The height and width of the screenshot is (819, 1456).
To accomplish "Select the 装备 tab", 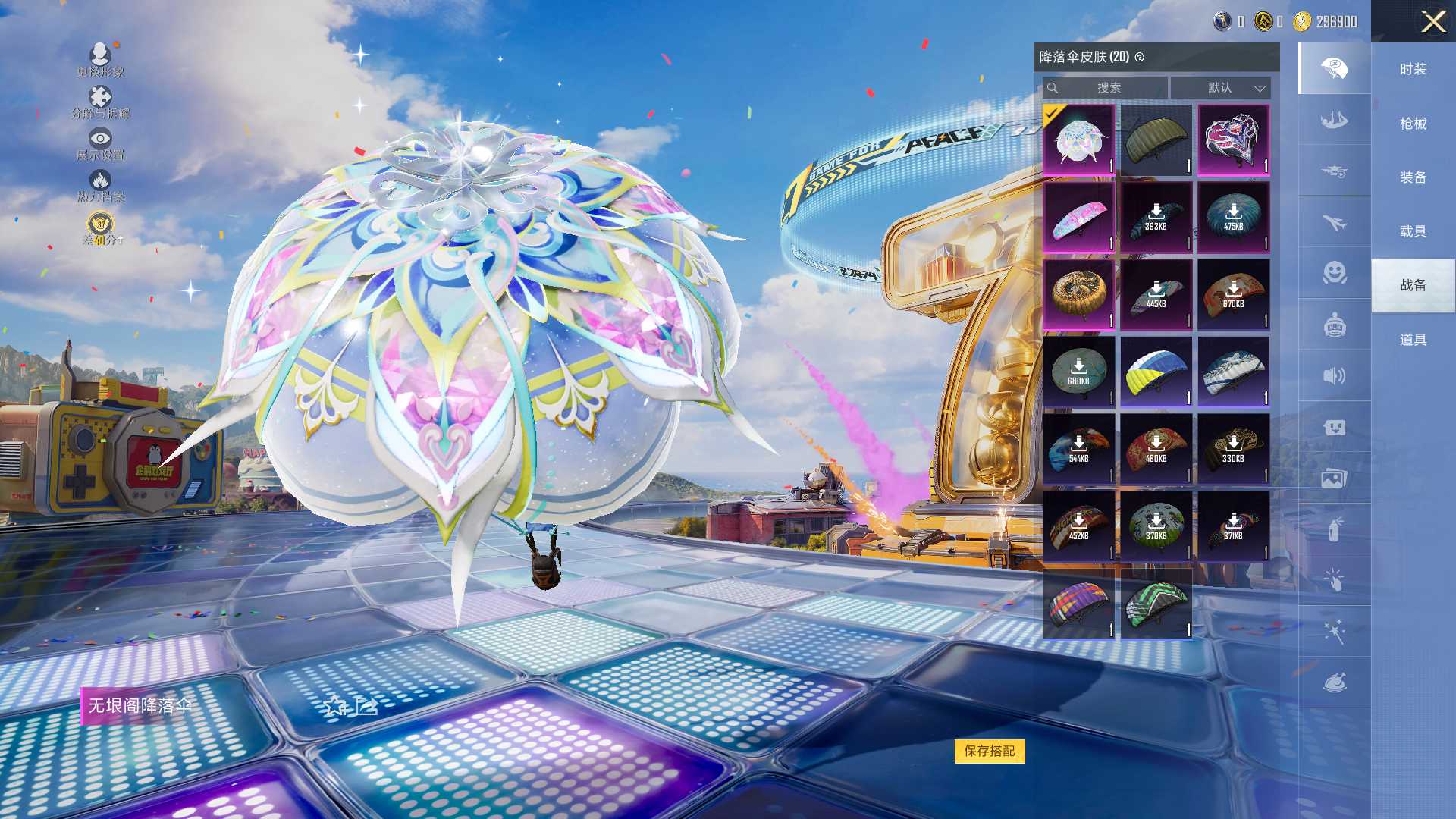I will 1413,177.
